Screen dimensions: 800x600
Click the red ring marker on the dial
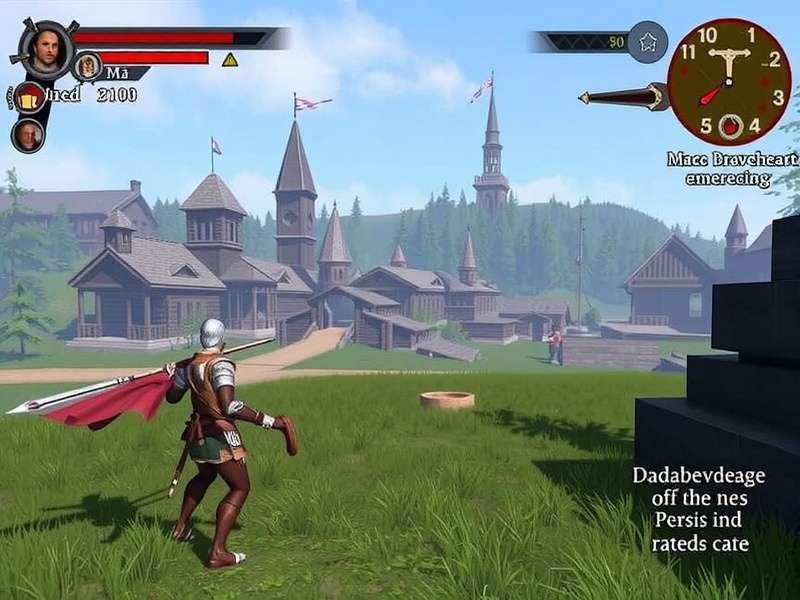point(730,126)
